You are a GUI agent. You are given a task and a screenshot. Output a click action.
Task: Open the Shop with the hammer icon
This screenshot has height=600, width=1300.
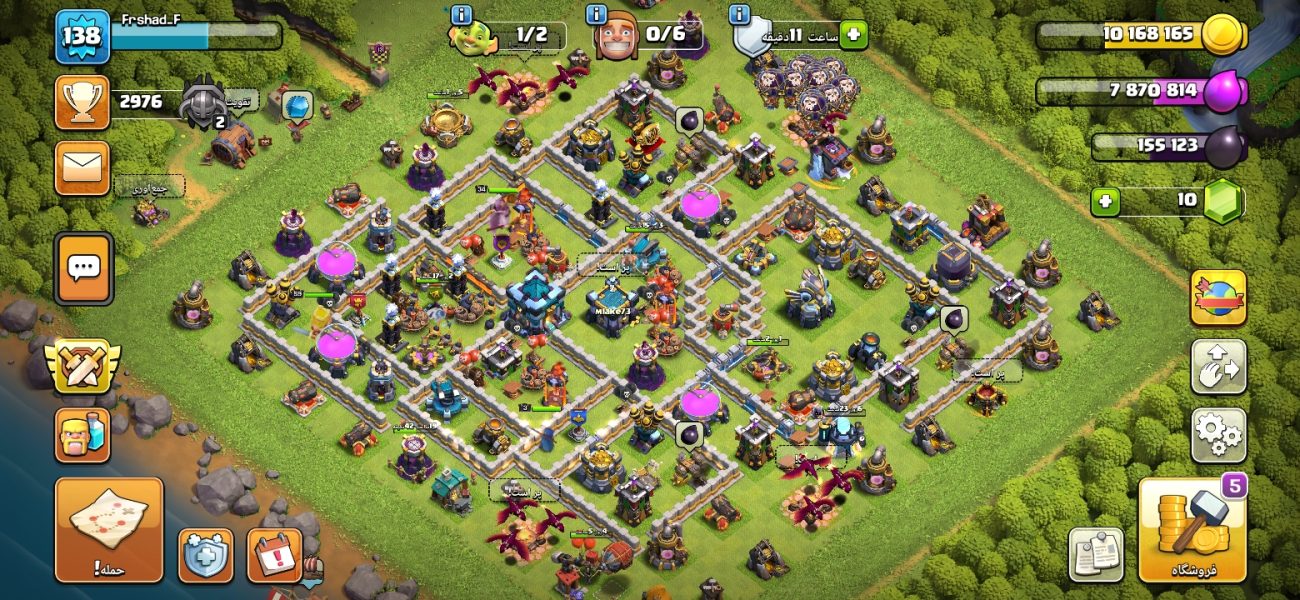pos(1192,530)
